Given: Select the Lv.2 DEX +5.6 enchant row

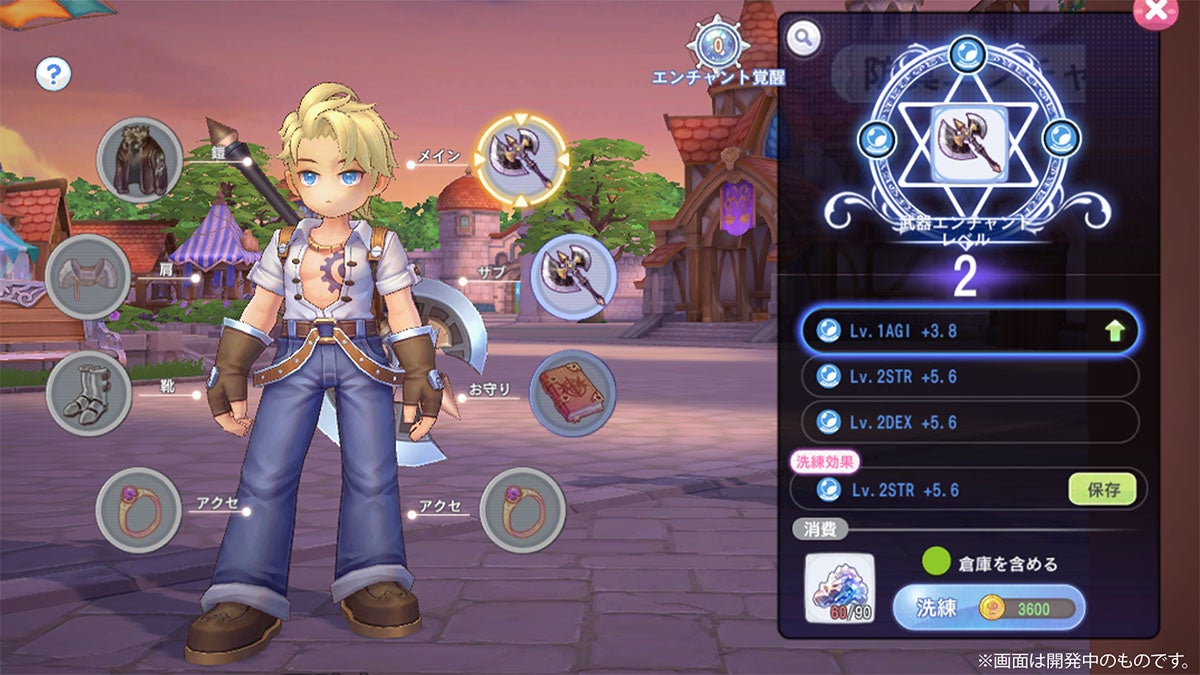Looking at the screenshot, I should (x=968, y=421).
